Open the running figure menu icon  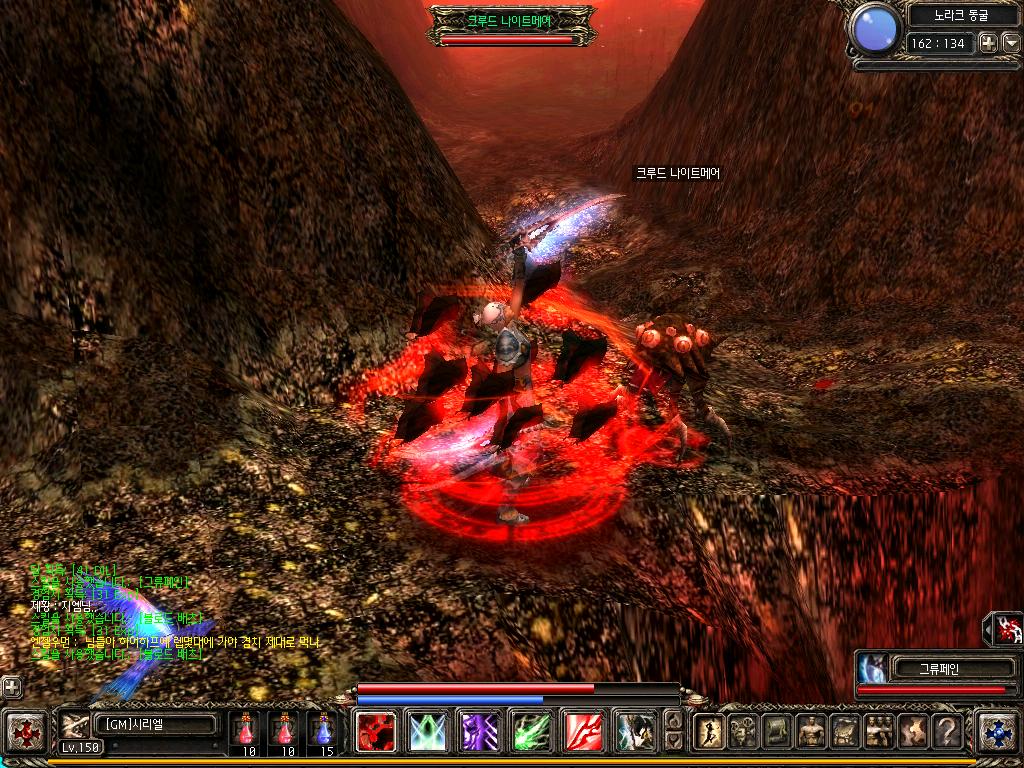click(709, 732)
